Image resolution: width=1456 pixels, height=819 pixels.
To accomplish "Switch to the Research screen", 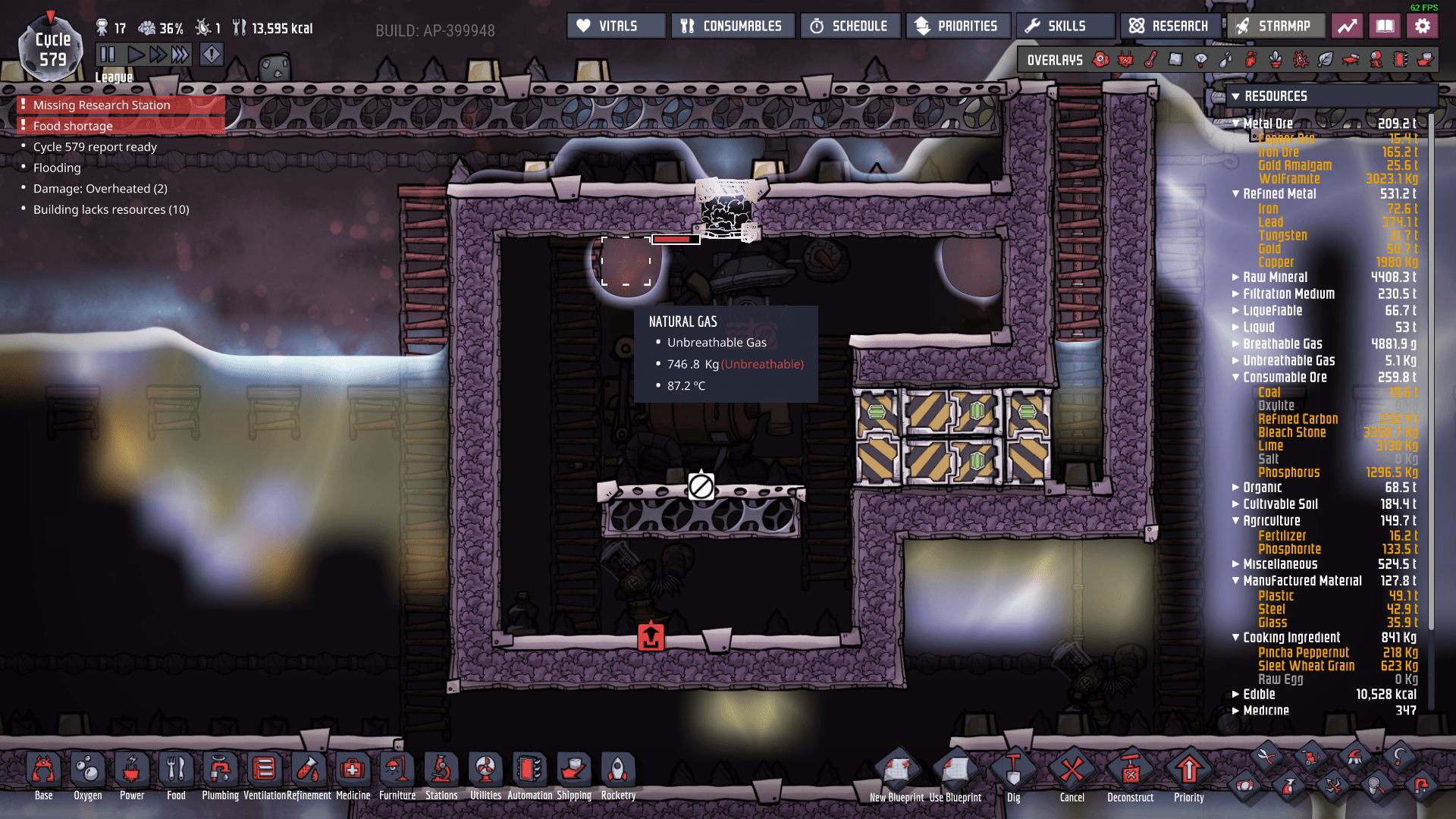I will point(1170,25).
